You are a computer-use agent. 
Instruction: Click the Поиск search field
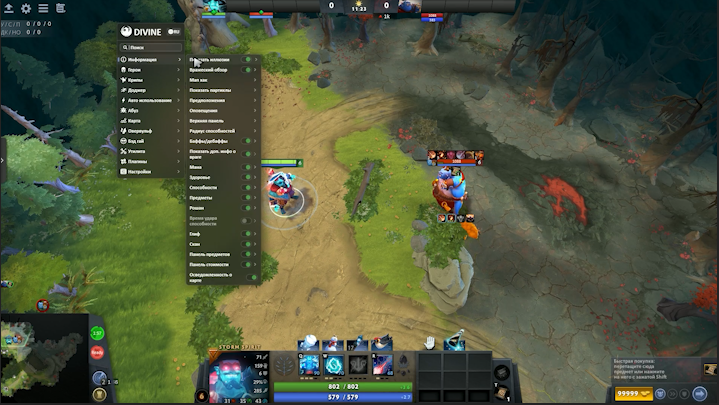click(150, 47)
